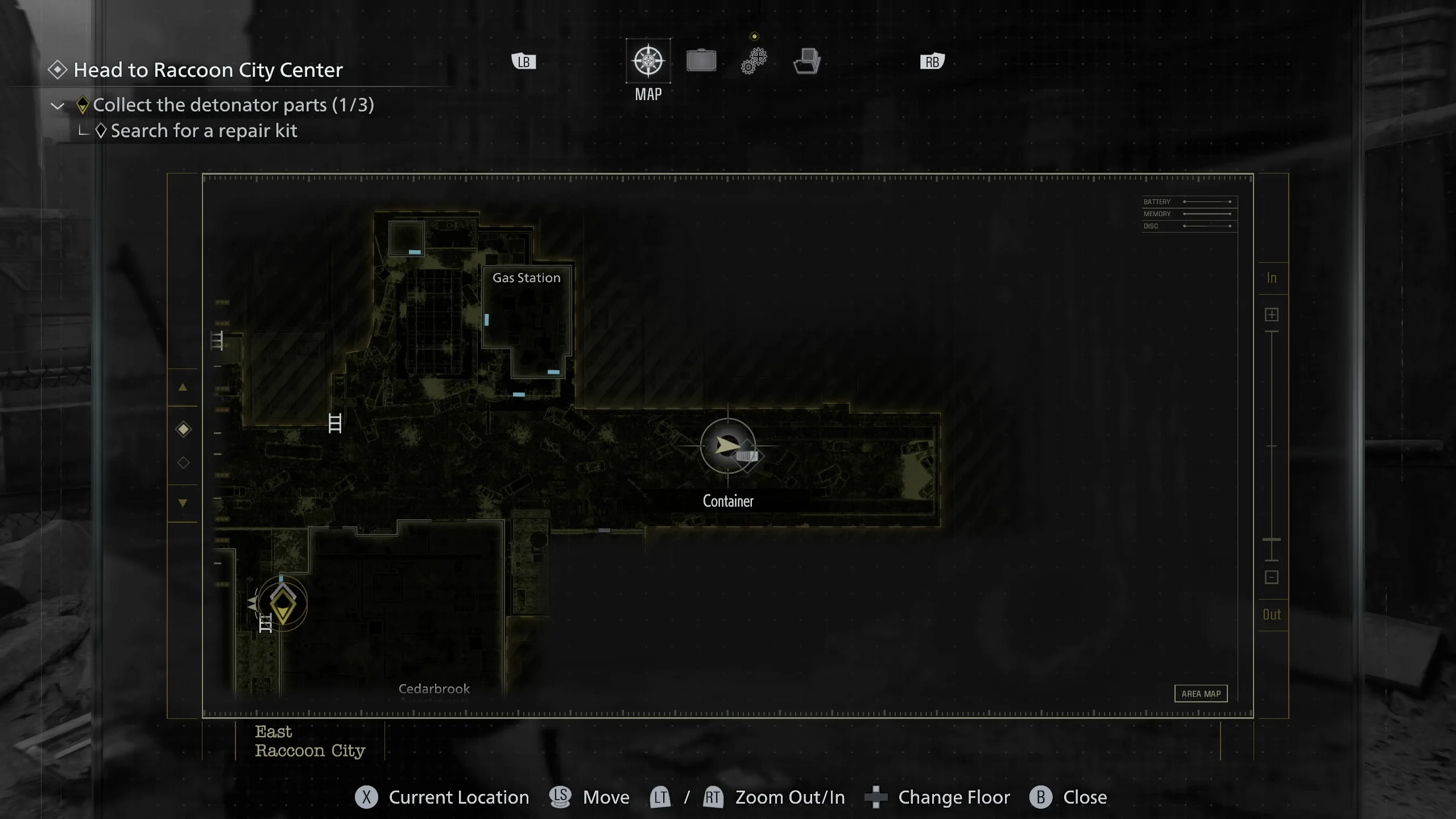This screenshot has height=819, width=1456.
Task: Toggle the AREA MAP button
Action: (x=1201, y=693)
